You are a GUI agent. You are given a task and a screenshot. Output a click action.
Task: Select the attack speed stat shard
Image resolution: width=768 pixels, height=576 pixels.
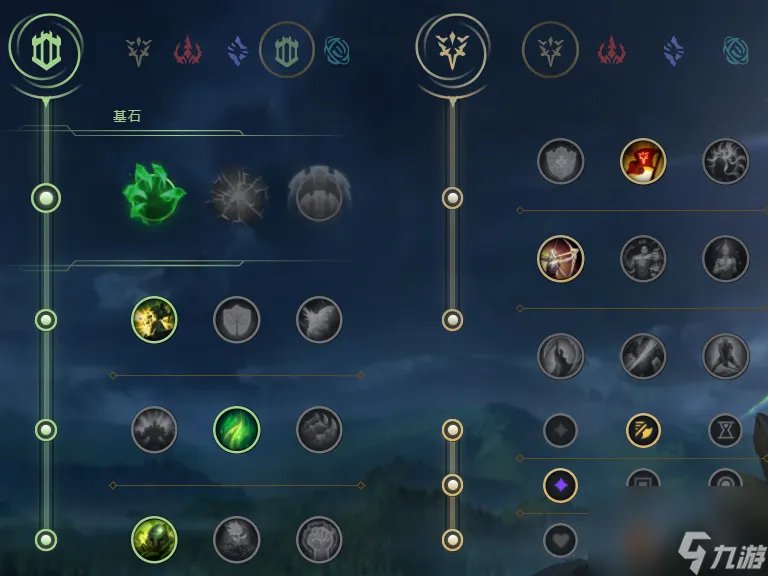tap(643, 431)
